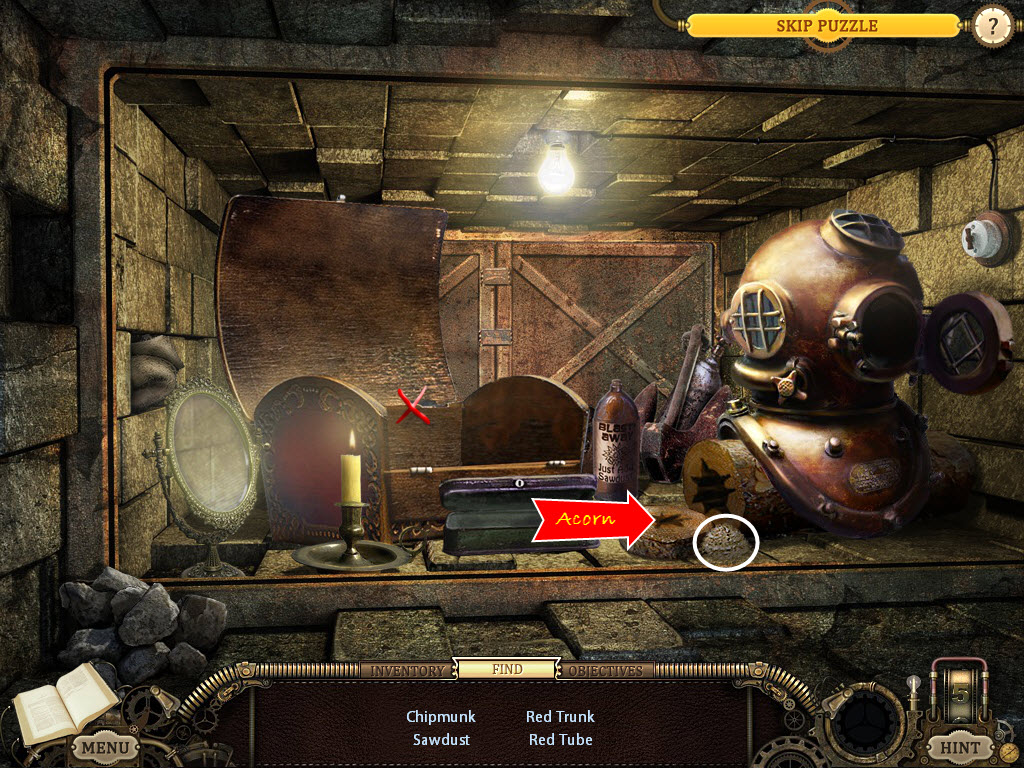
Task: Open the question mark help button
Action: click(x=992, y=27)
